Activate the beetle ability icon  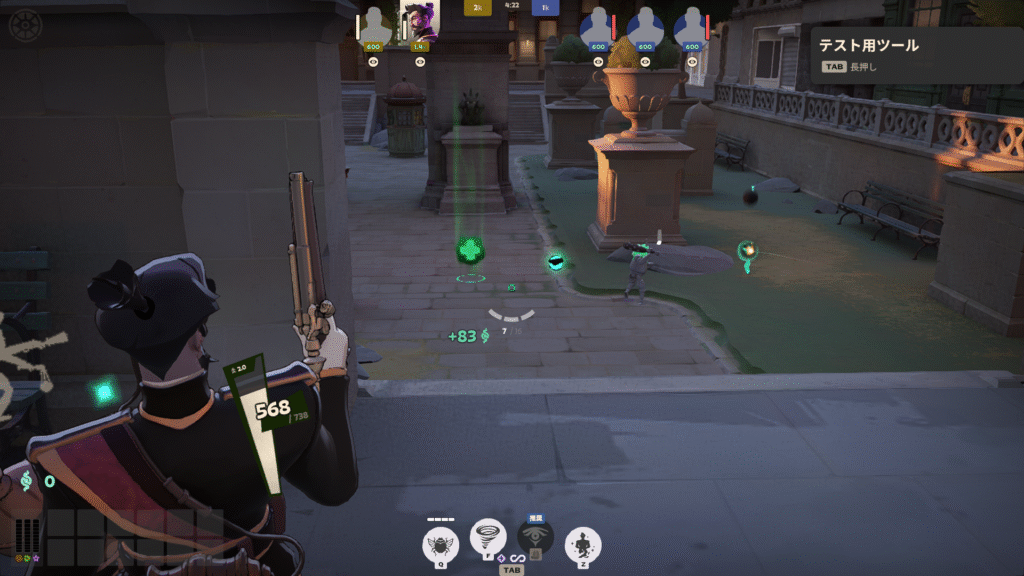(439, 544)
